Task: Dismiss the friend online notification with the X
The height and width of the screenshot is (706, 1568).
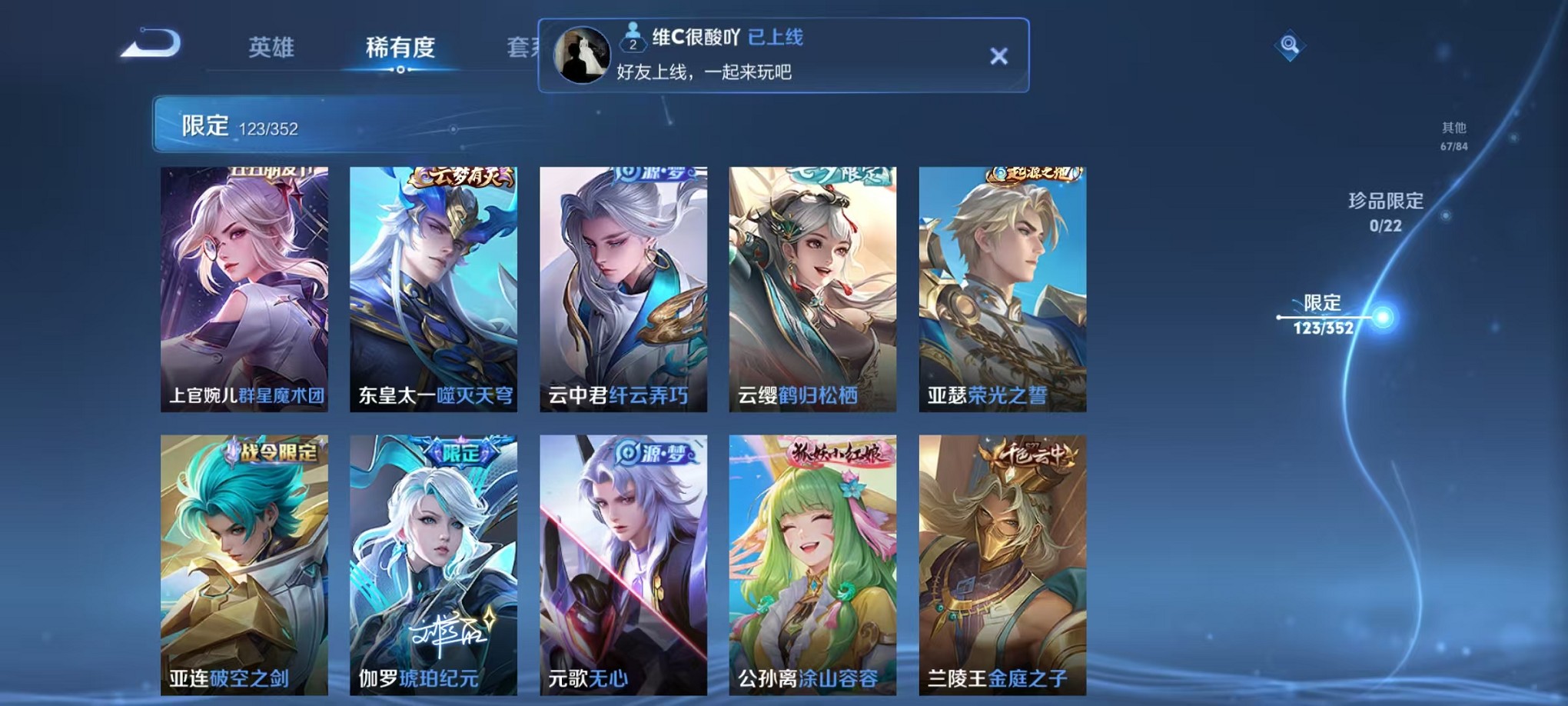Action: [x=998, y=55]
